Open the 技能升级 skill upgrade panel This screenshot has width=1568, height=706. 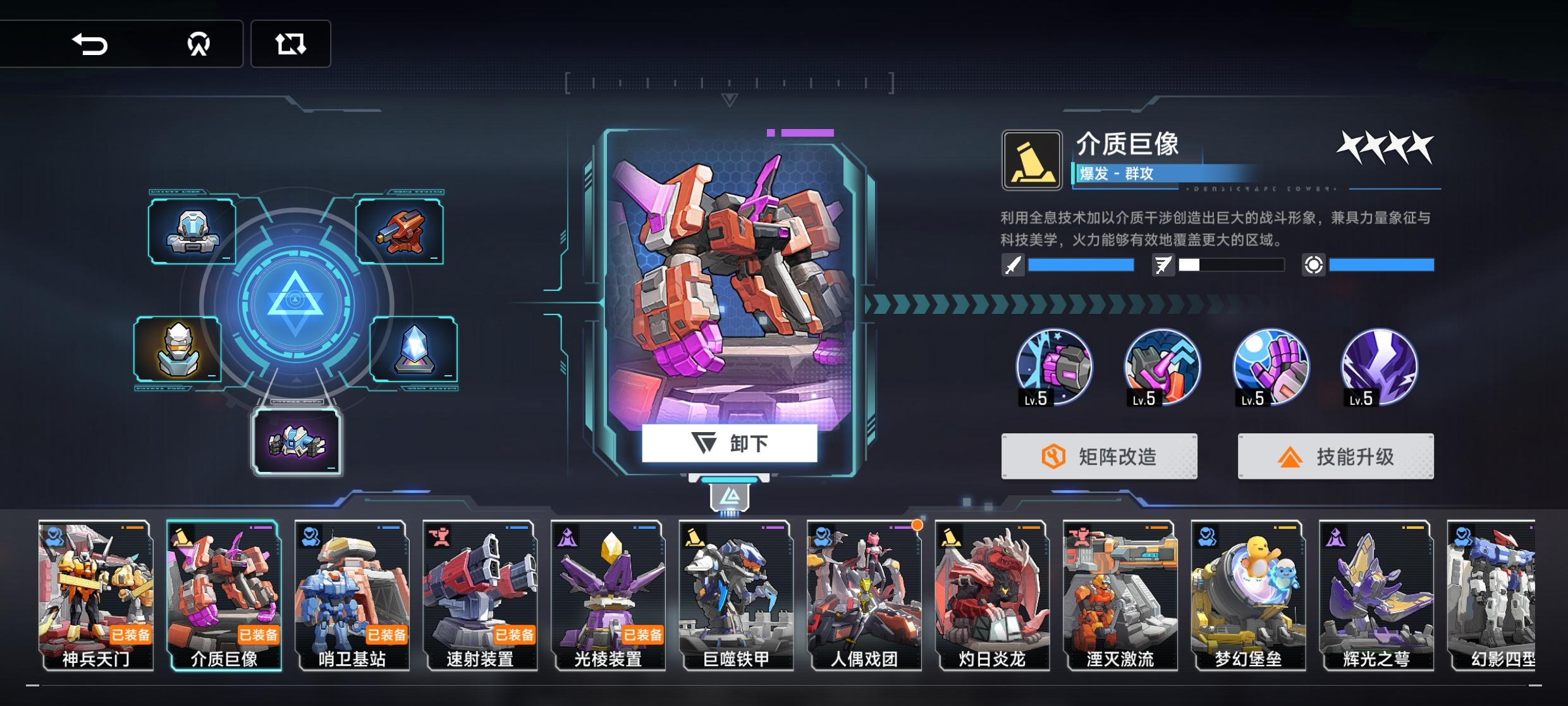point(1335,456)
